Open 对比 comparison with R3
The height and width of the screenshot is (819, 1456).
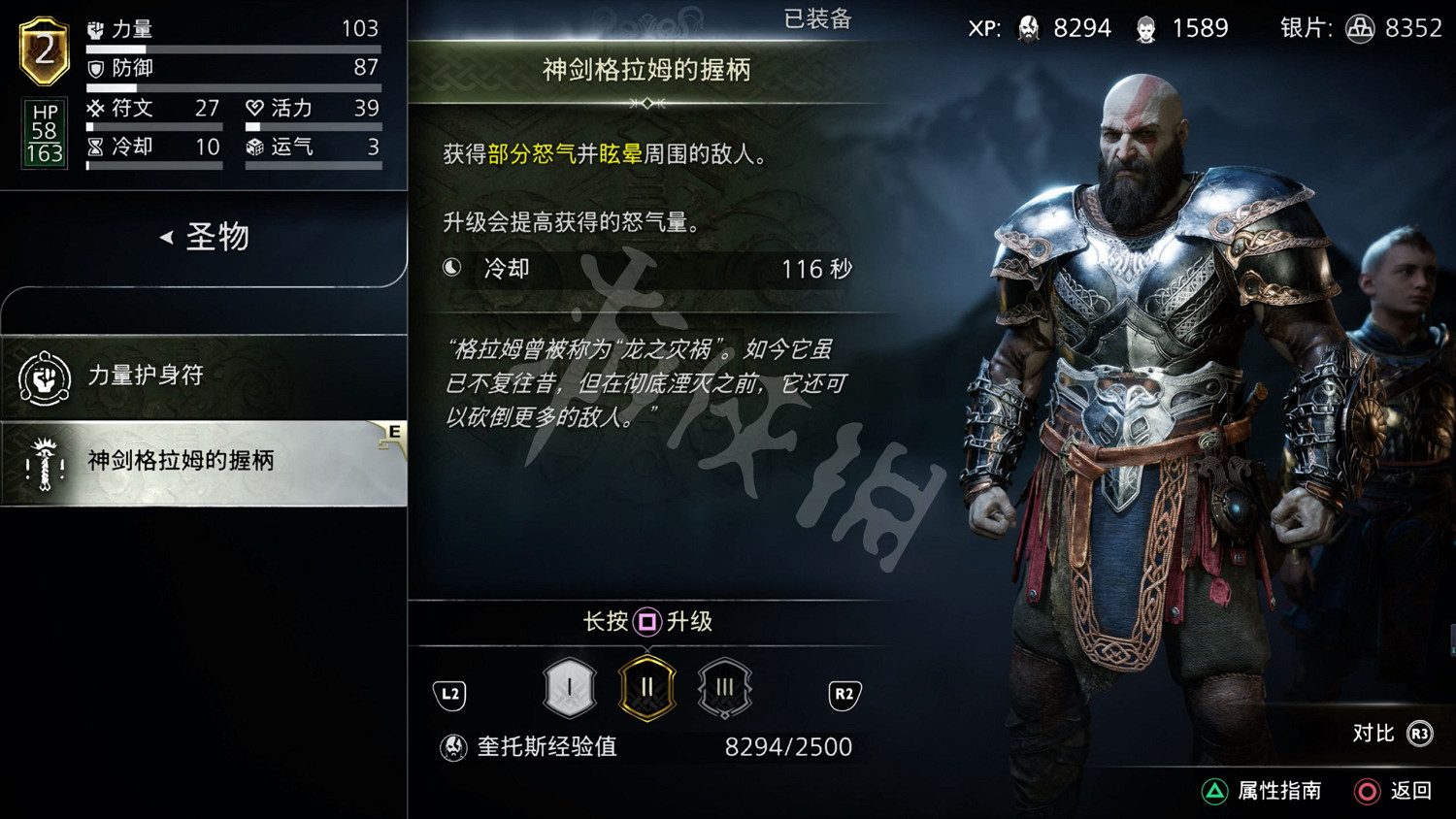coord(1390,735)
